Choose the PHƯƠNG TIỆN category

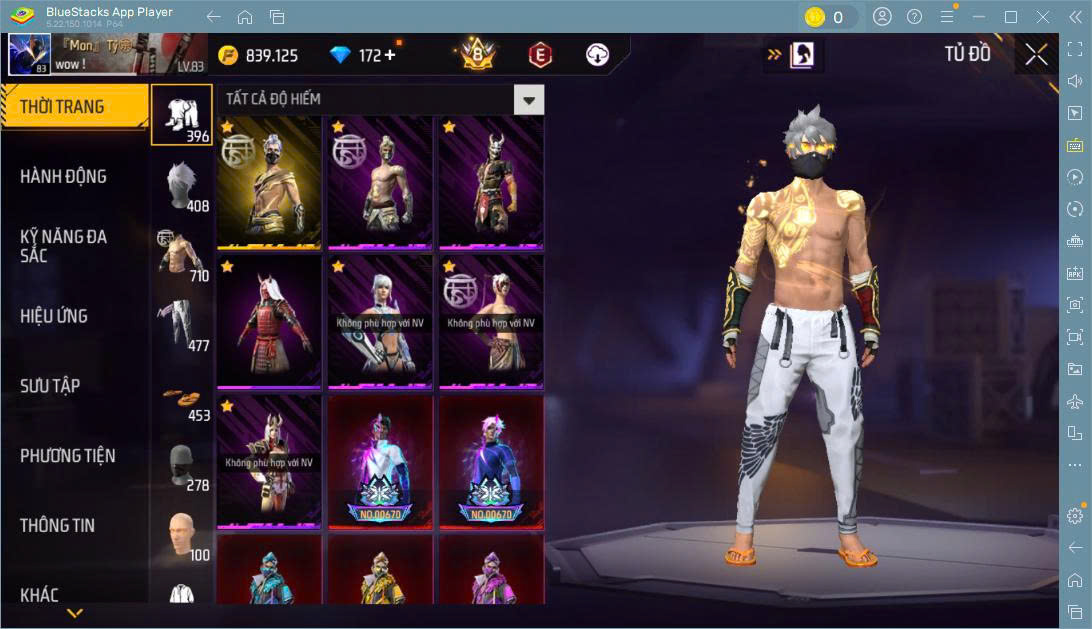pos(68,456)
